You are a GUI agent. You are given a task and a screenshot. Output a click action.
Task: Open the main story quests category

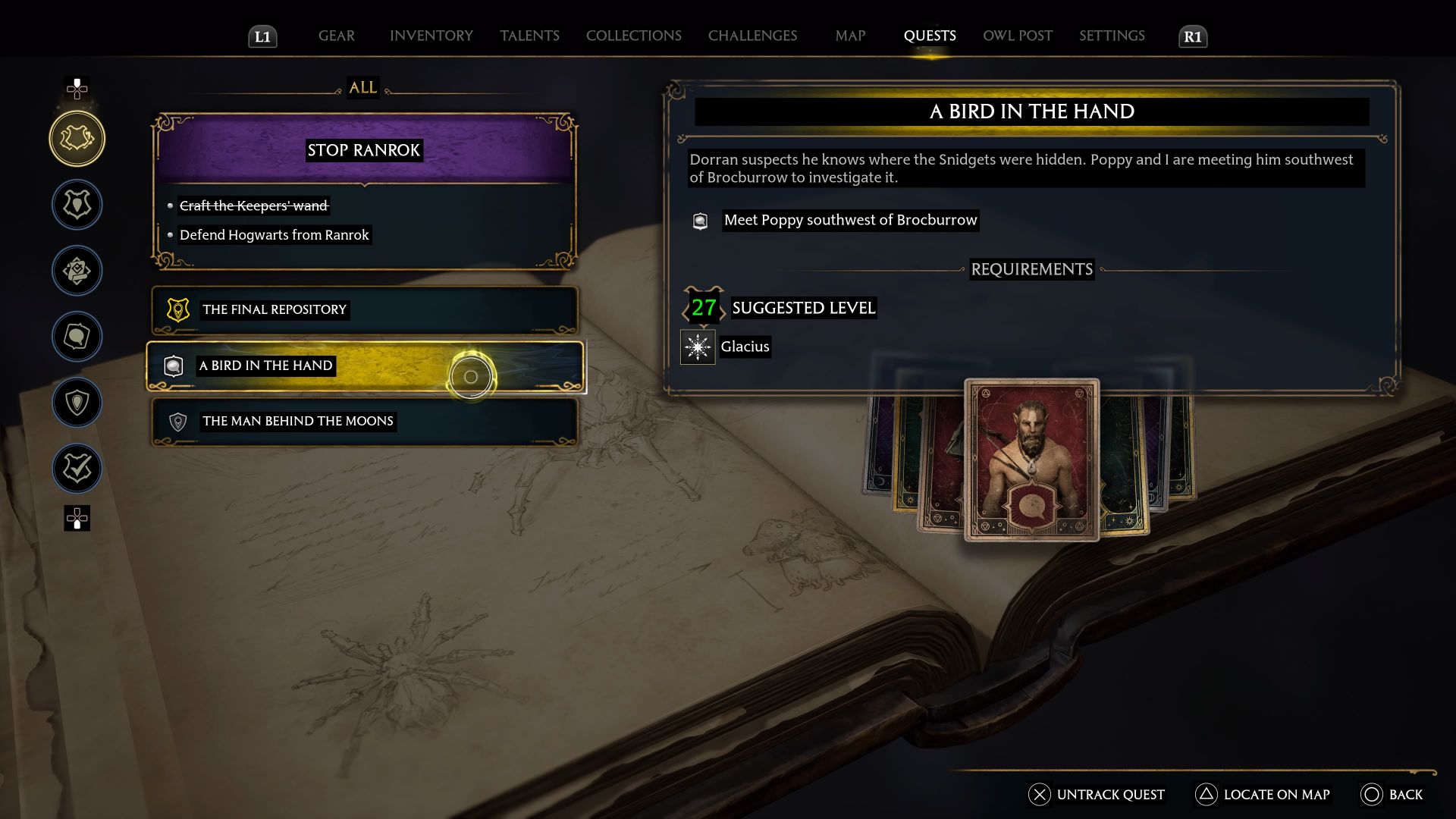click(77, 205)
